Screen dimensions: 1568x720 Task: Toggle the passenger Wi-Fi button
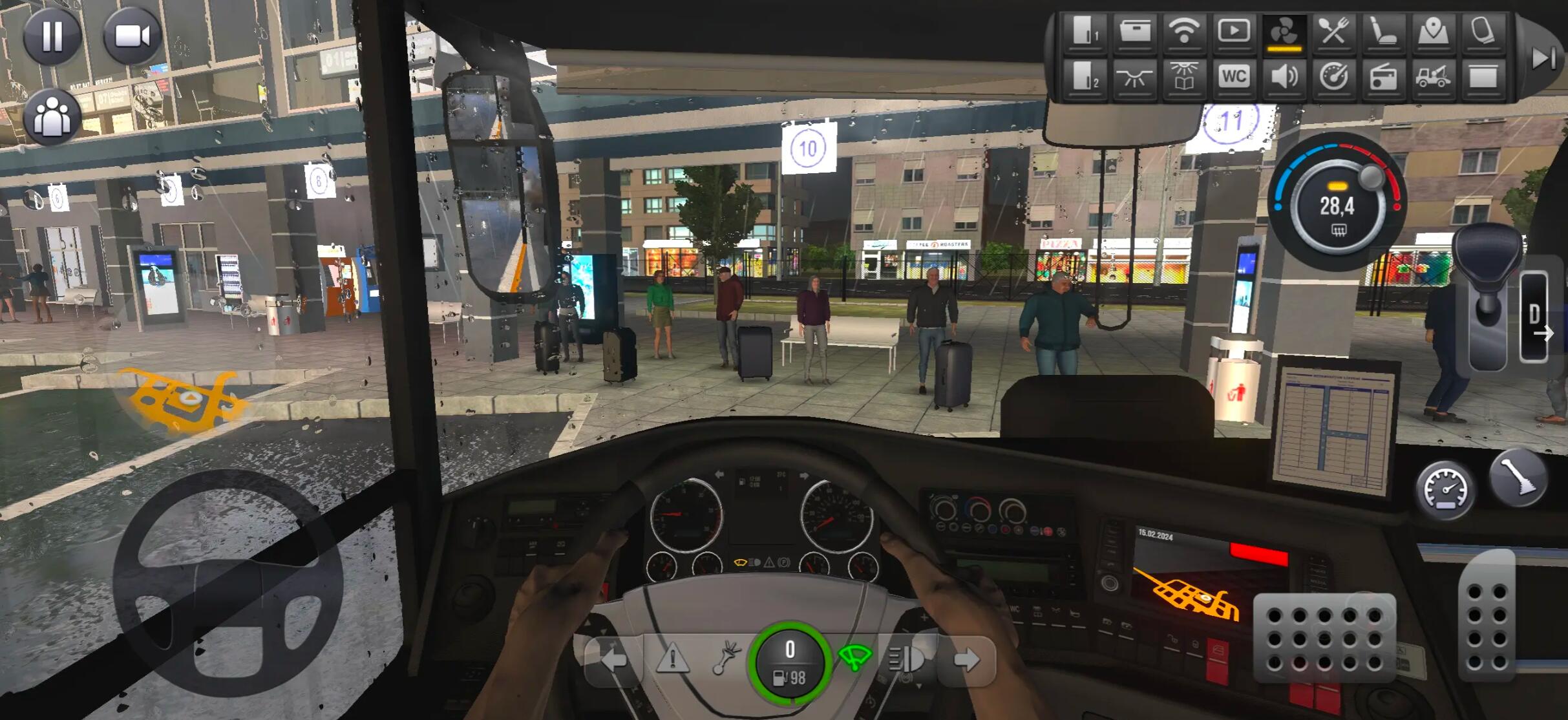coord(1184,31)
